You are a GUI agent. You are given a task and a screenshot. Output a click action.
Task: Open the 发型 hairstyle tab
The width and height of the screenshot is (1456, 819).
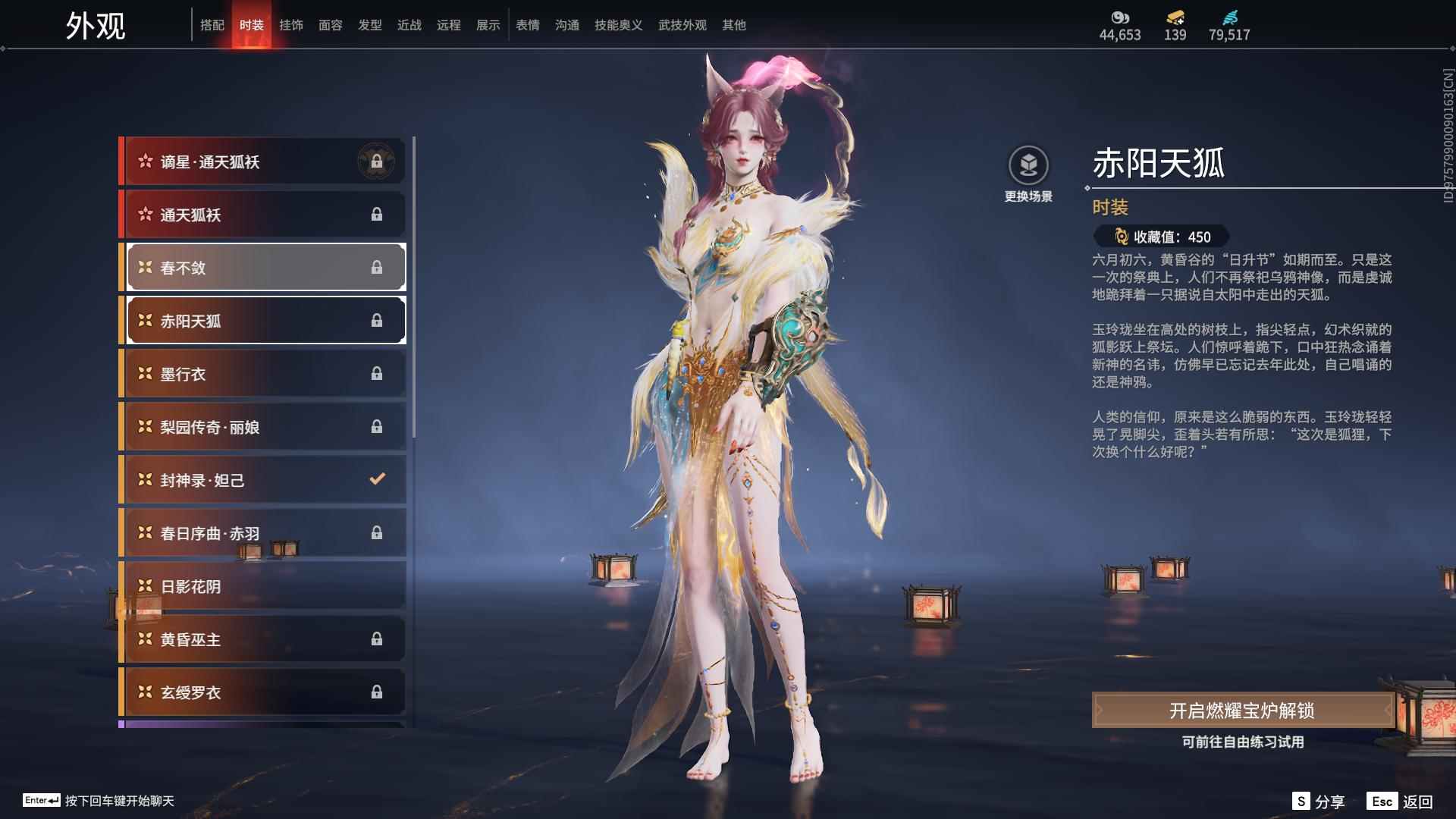(369, 24)
